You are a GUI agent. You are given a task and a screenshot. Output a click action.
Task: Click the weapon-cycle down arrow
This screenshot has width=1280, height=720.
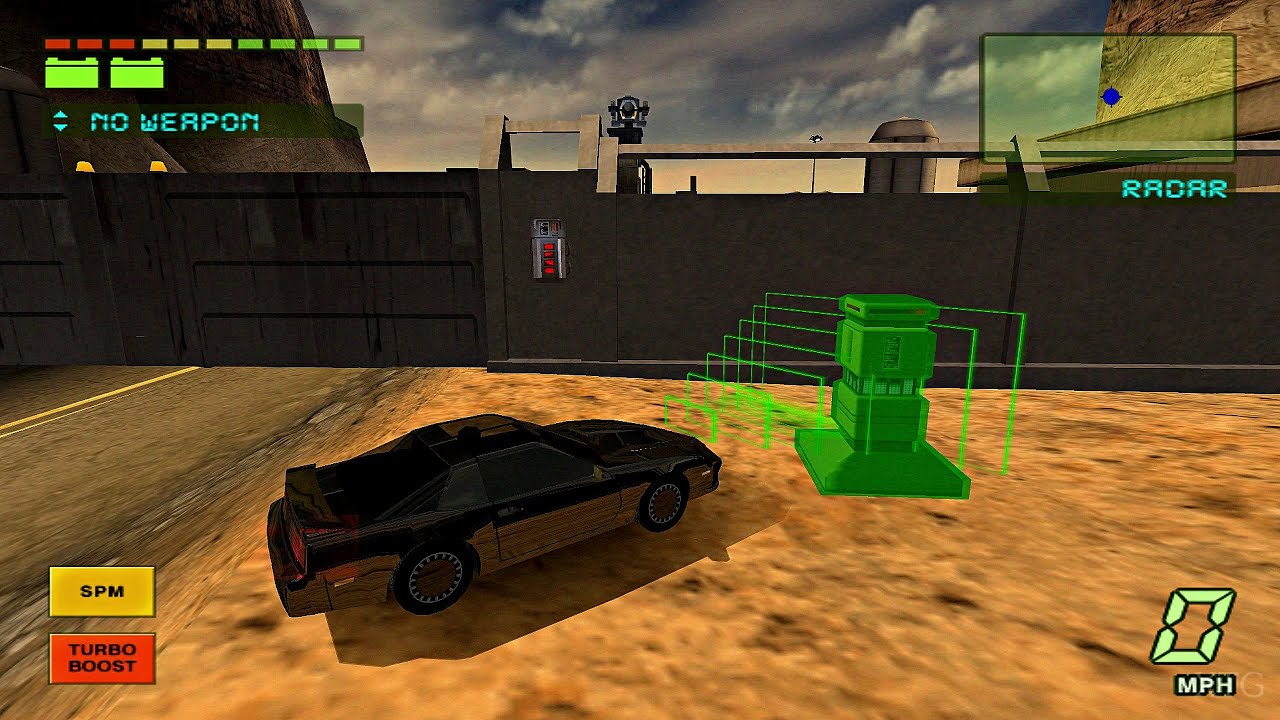pyautogui.click(x=61, y=129)
